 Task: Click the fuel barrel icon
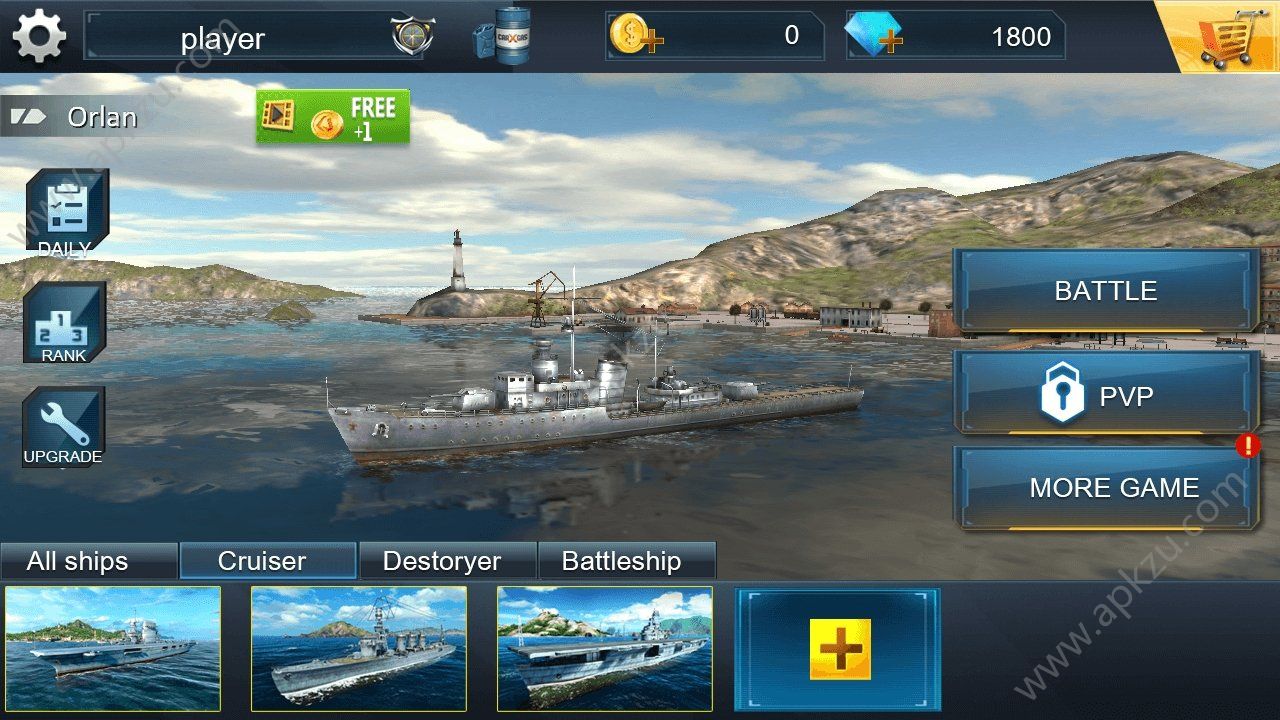click(512, 36)
